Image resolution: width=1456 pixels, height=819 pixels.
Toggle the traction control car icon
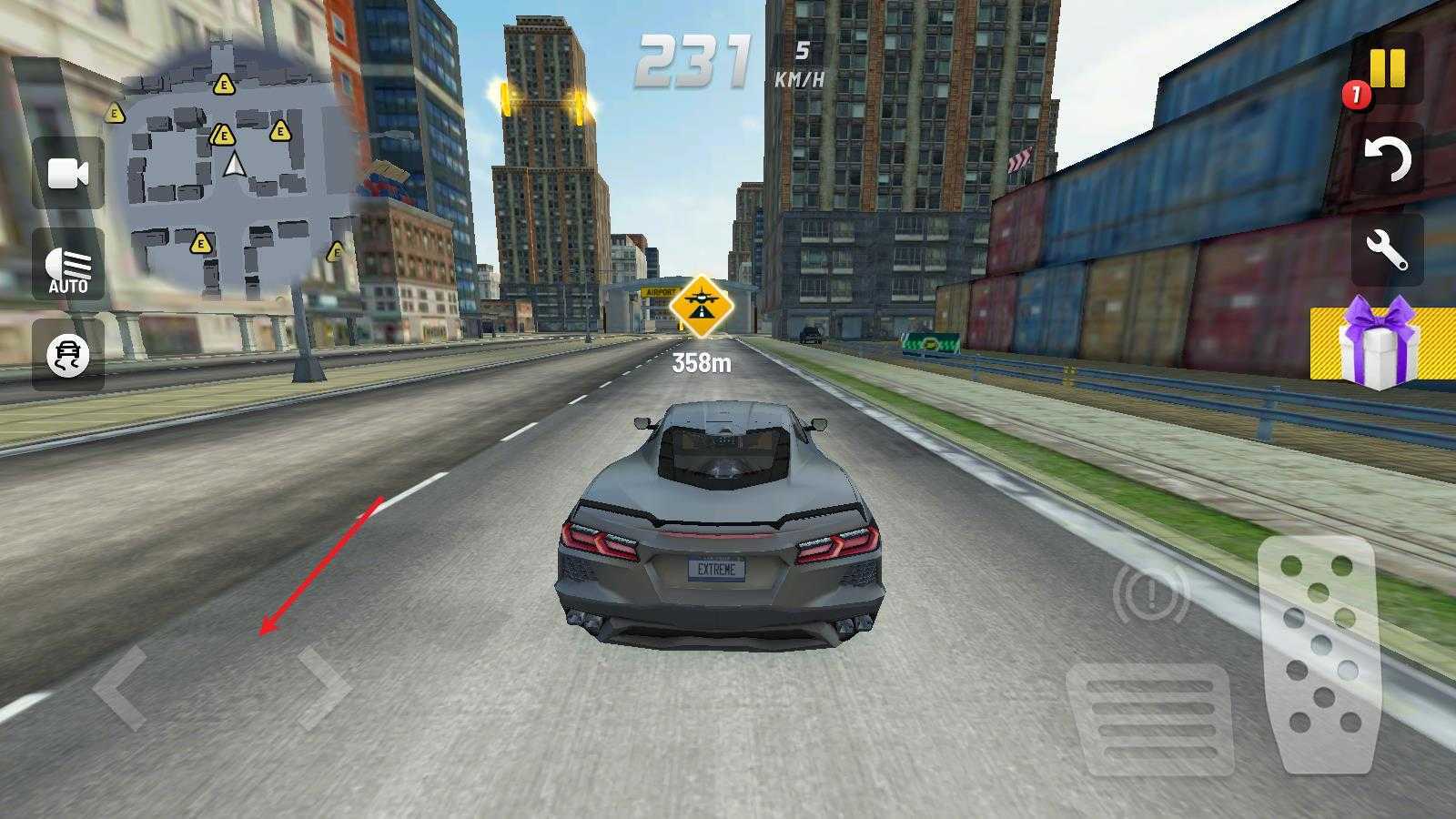[68, 355]
